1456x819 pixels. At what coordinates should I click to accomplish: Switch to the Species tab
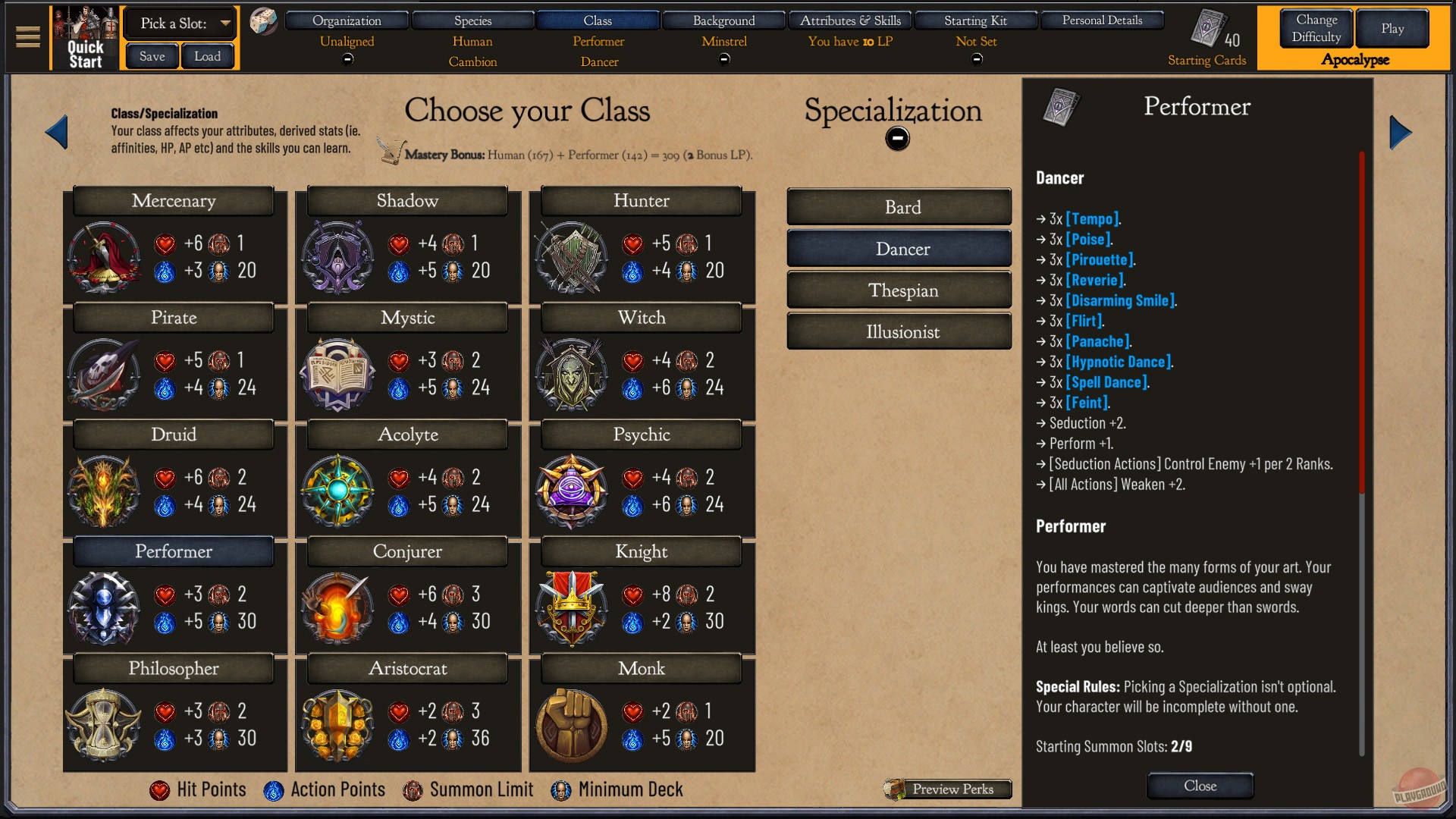472,20
